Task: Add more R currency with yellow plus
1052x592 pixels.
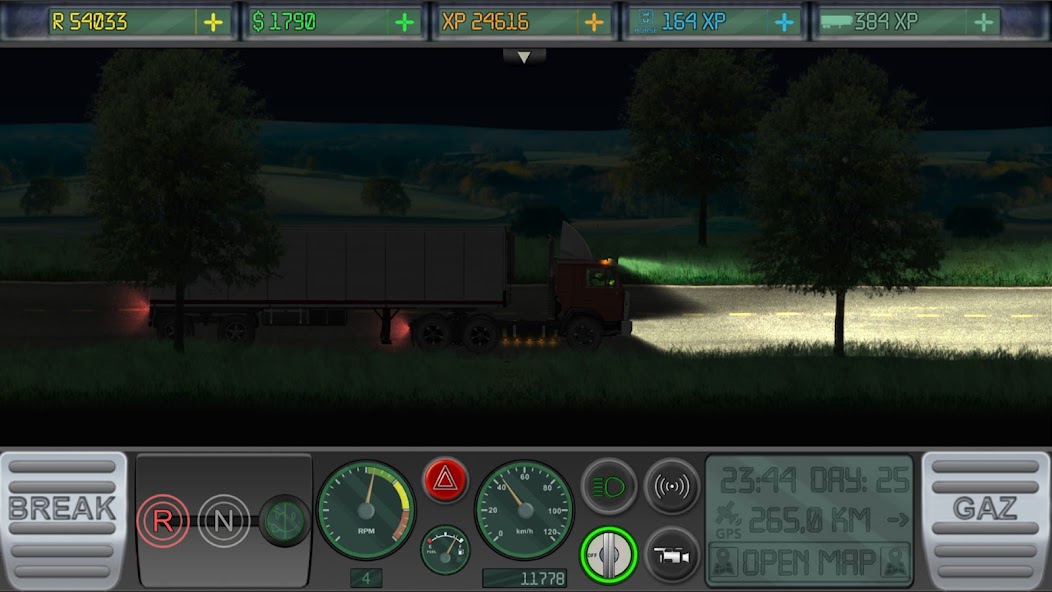Action: (213, 22)
